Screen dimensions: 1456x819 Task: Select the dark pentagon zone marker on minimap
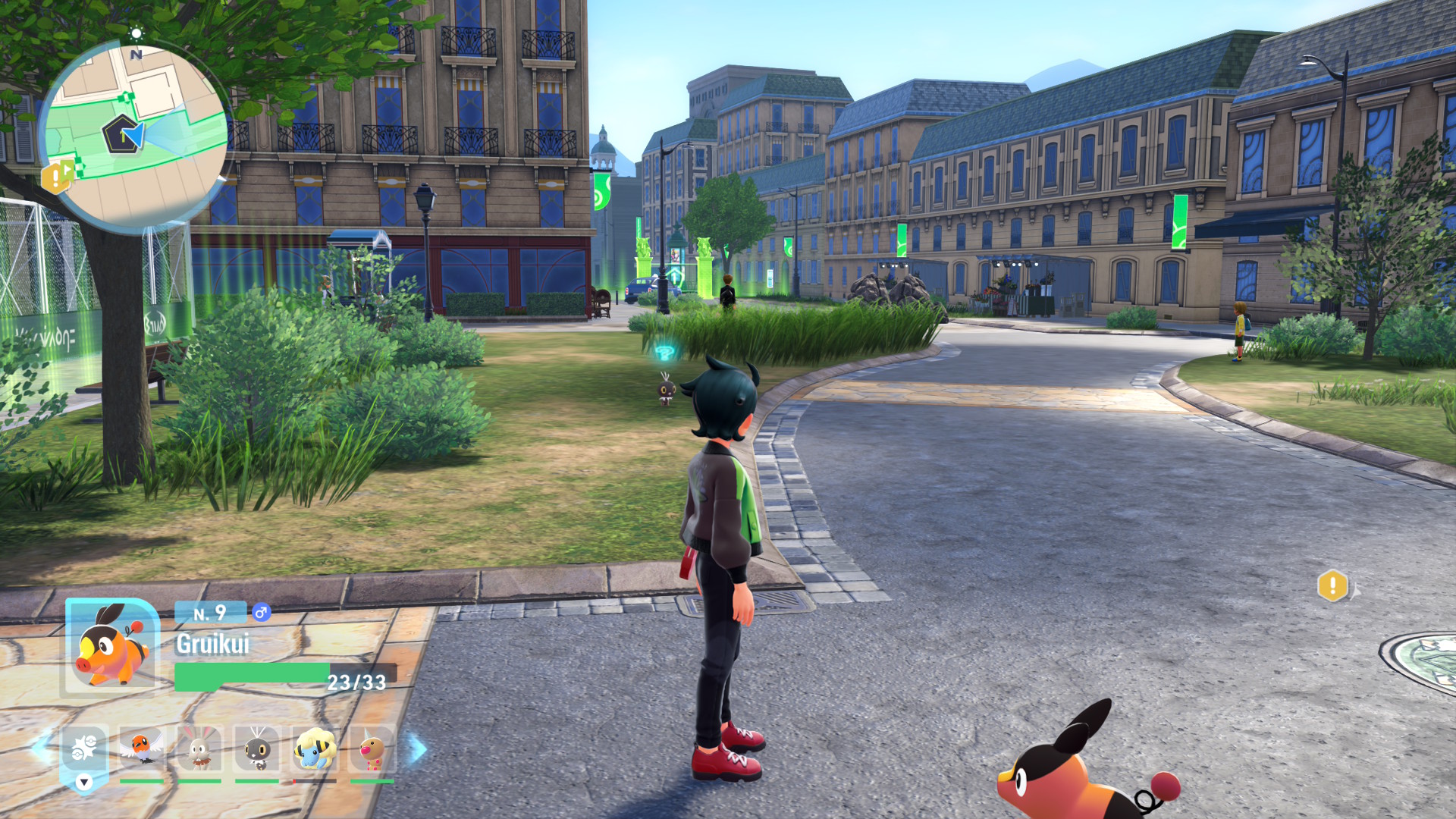click(x=120, y=134)
